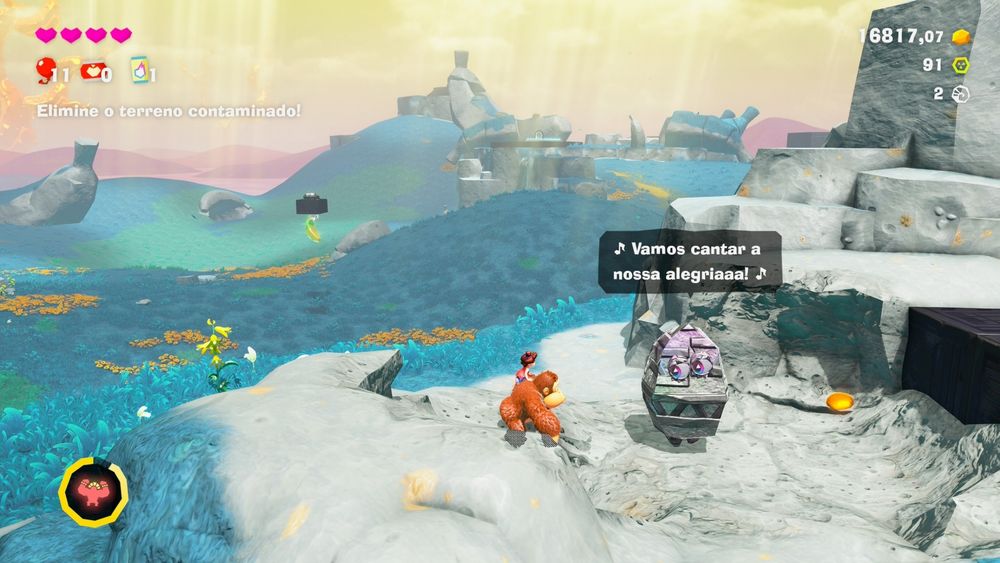The image size is (1000, 563).
Task: Click the gold nugget currency icon
Action: pyautogui.click(x=961, y=37)
